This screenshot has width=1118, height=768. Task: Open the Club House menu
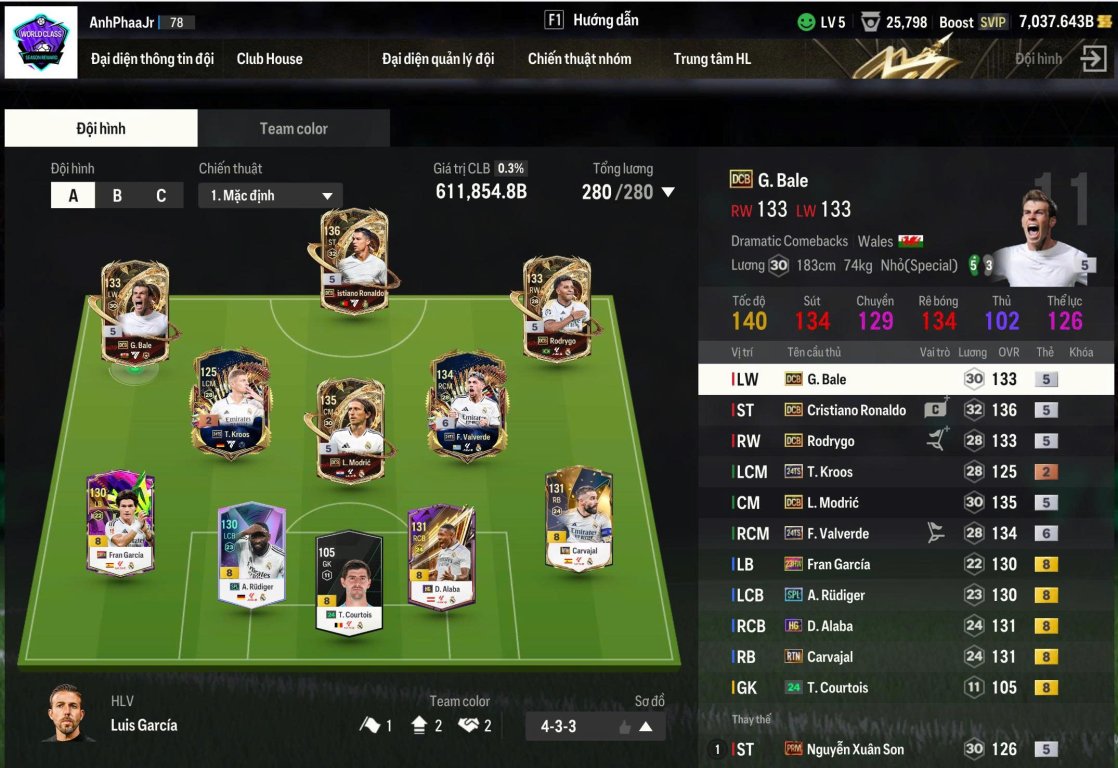[x=269, y=59]
